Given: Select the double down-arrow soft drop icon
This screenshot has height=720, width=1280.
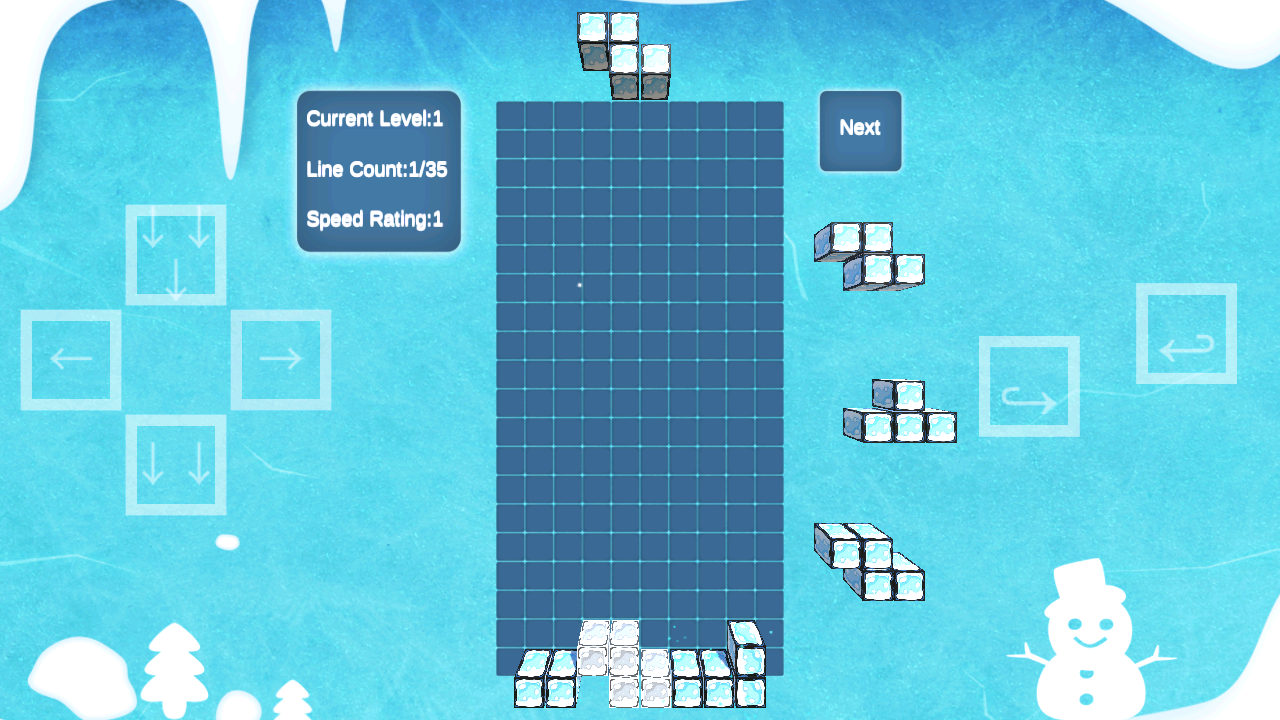Looking at the screenshot, I should tap(175, 466).
